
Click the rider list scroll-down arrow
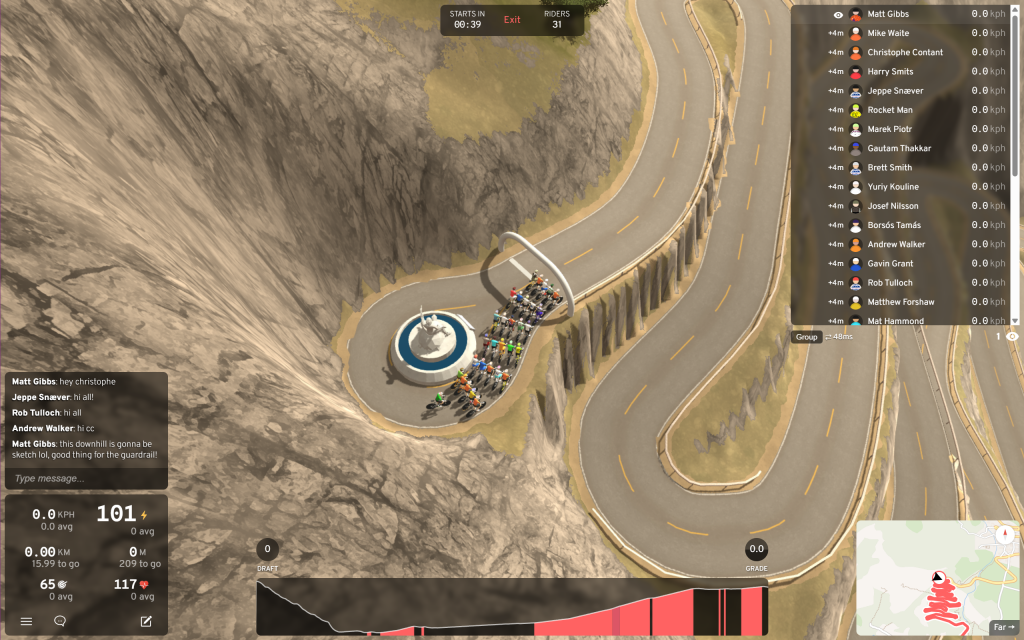tap(1016, 320)
